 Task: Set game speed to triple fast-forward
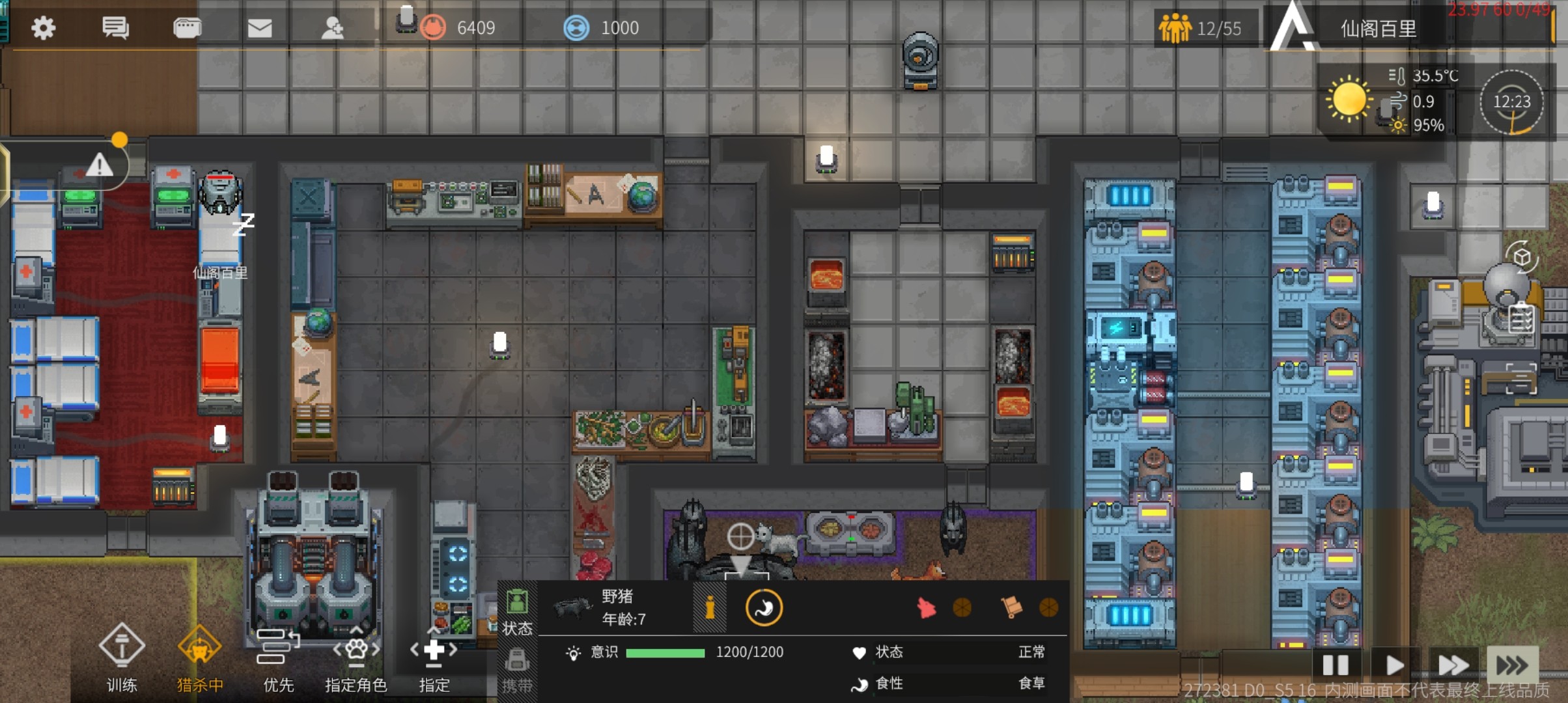coord(1512,665)
